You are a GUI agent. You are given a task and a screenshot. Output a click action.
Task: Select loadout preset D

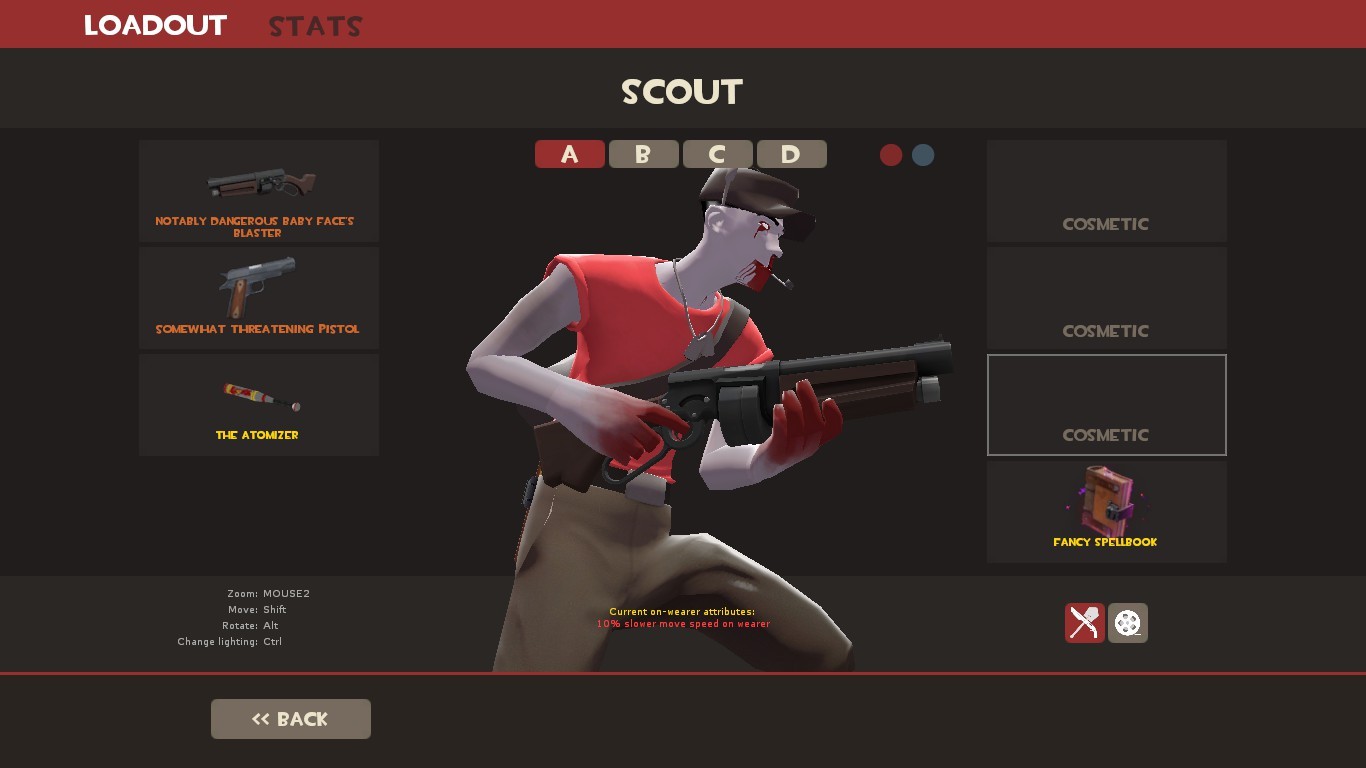pos(791,154)
